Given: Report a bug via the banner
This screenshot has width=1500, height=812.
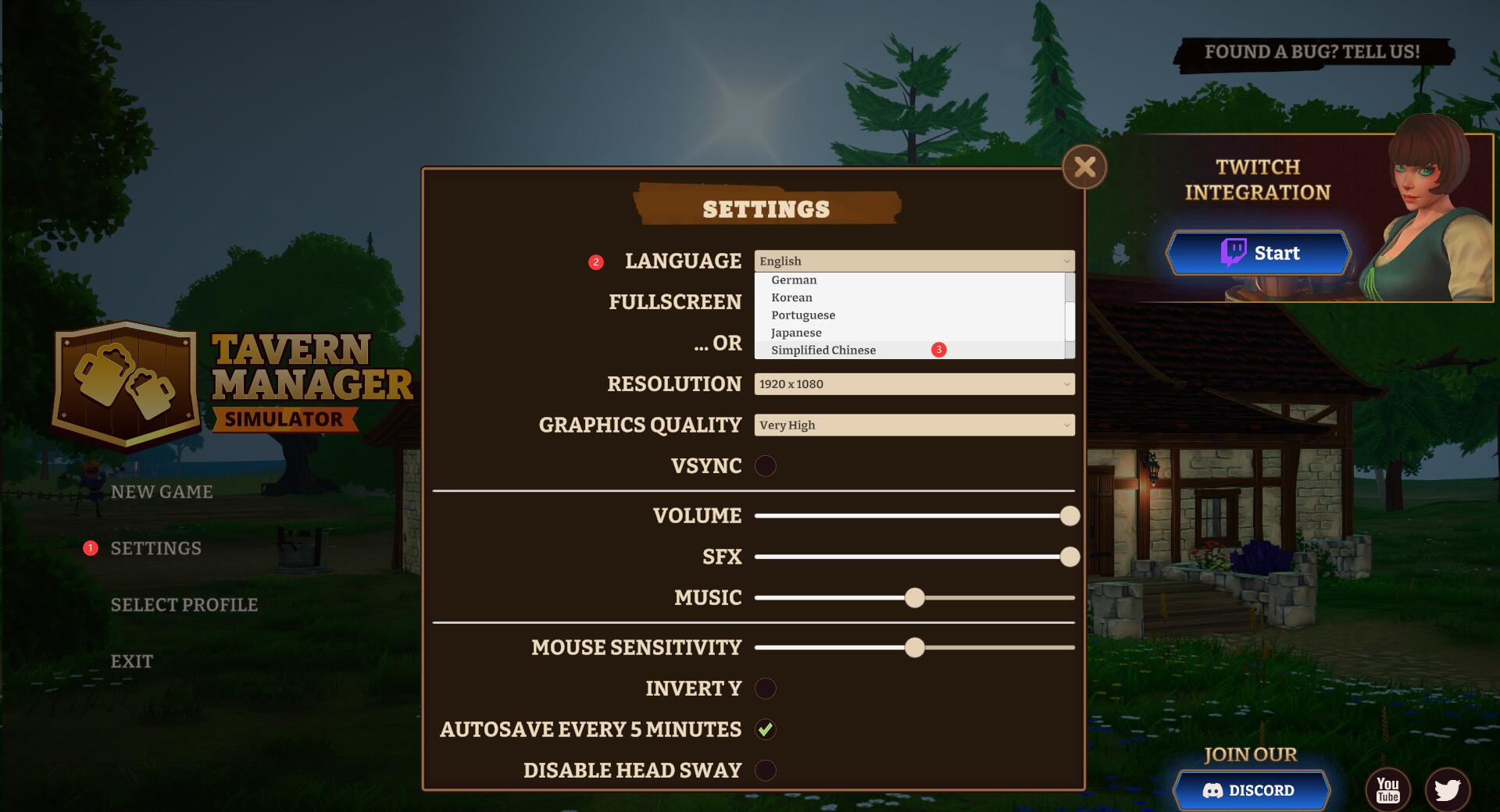Looking at the screenshot, I should point(1312,52).
